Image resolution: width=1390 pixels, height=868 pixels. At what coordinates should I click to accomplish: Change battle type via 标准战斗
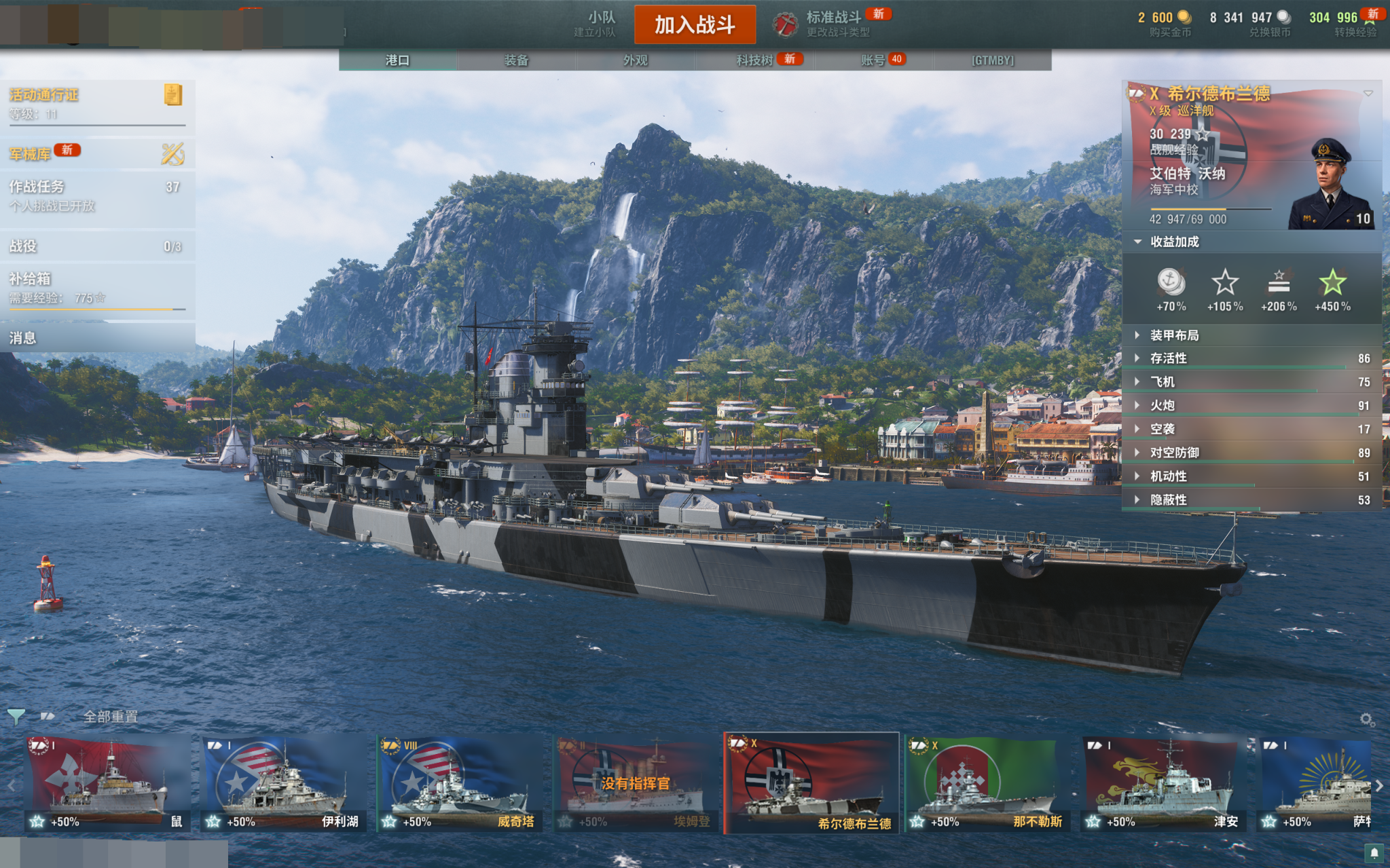[833, 24]
